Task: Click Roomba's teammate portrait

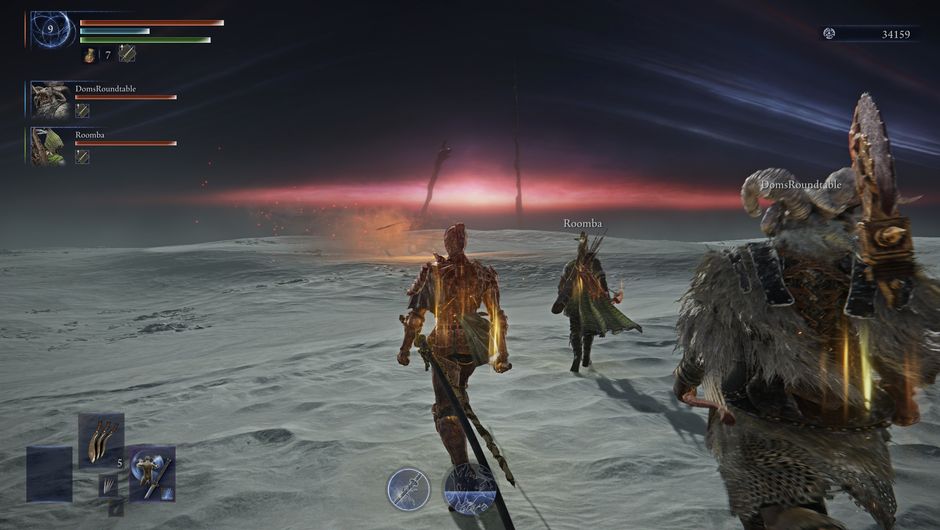Action: [x=49, y=146]
